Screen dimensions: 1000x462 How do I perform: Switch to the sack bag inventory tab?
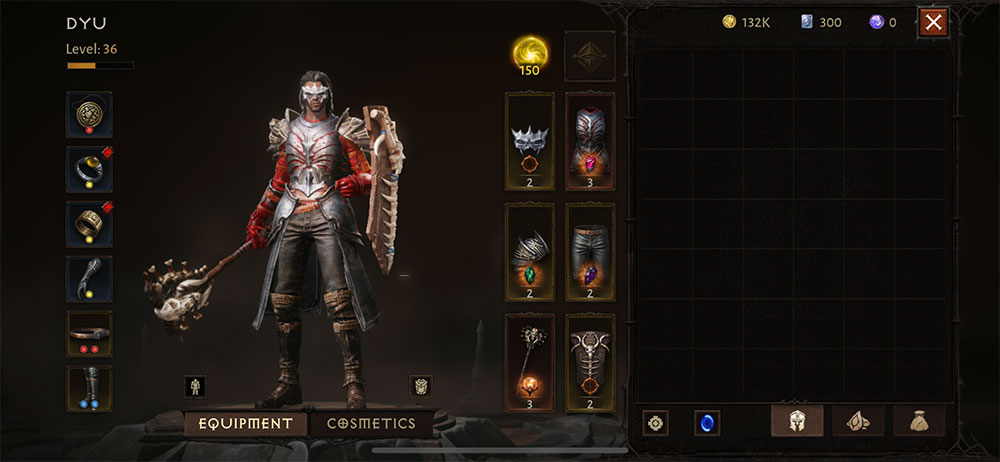pyautogui.click(x=919, y=422)
